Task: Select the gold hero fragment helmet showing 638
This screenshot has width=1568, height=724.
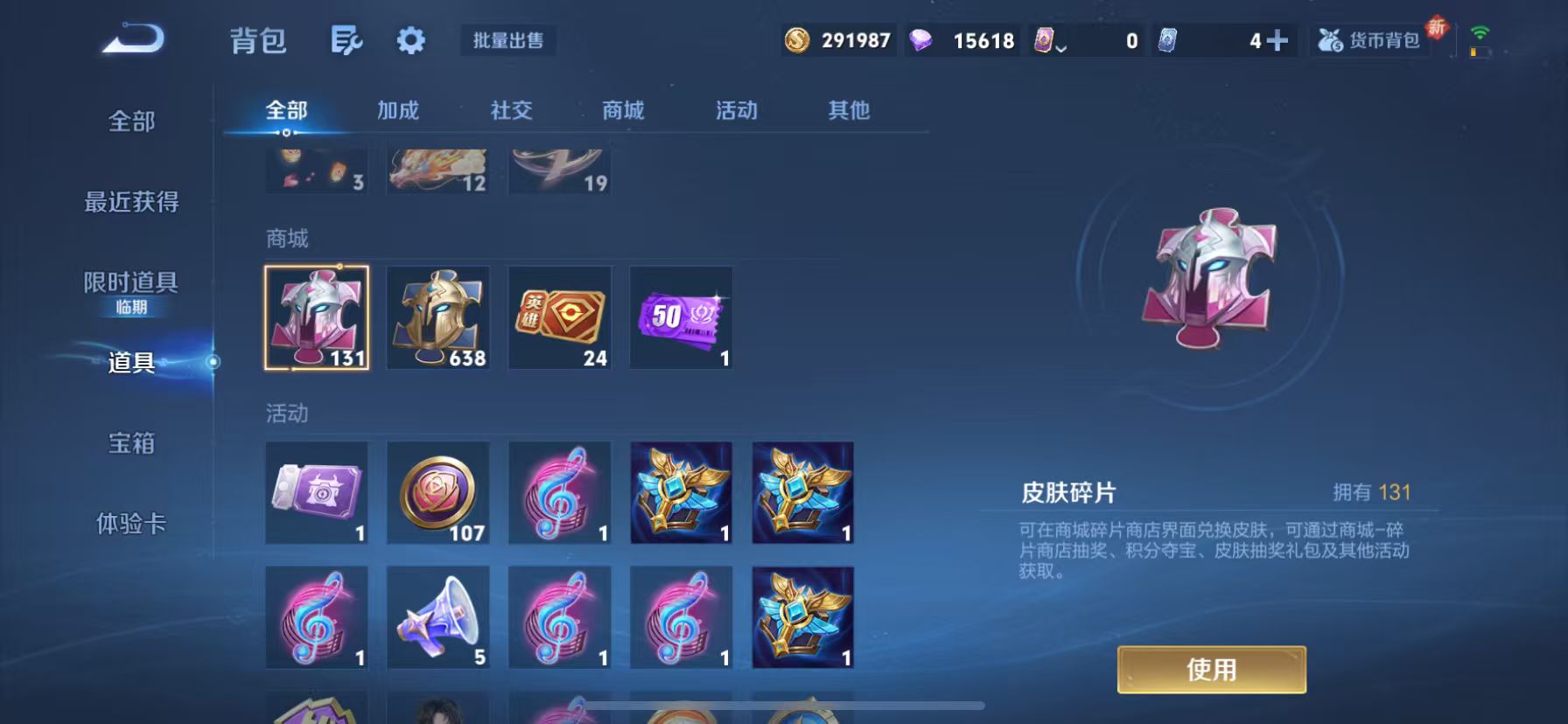Action: (x=437, y=317)
